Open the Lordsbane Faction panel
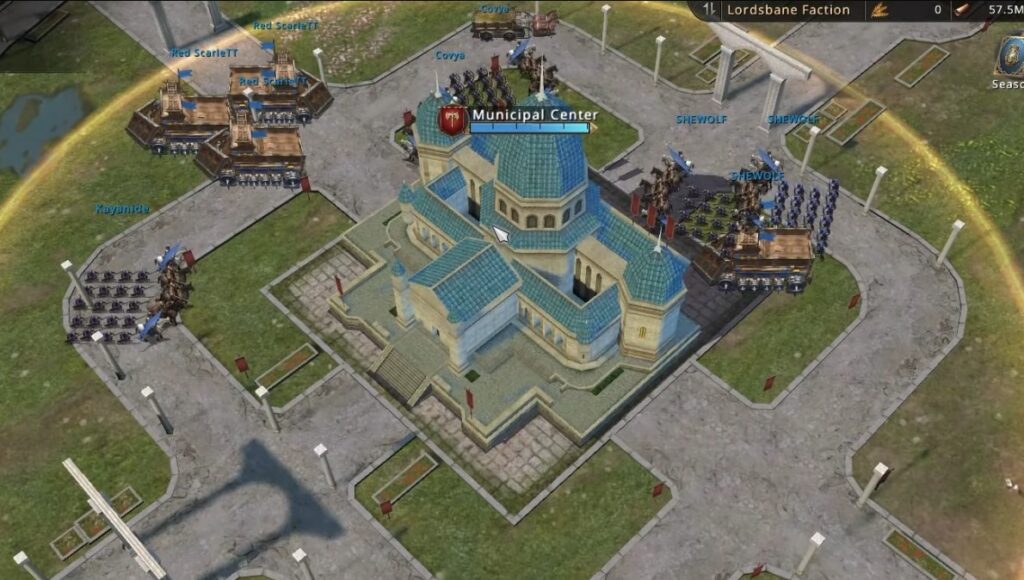 (x=788, y=10)
